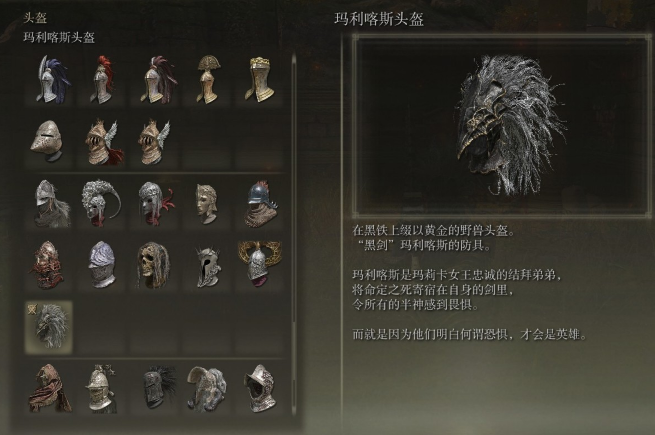Select the highlighted Maliketh's helm slot
The width and height of the screenshot is (655, 435).
[x=47, y=326]
